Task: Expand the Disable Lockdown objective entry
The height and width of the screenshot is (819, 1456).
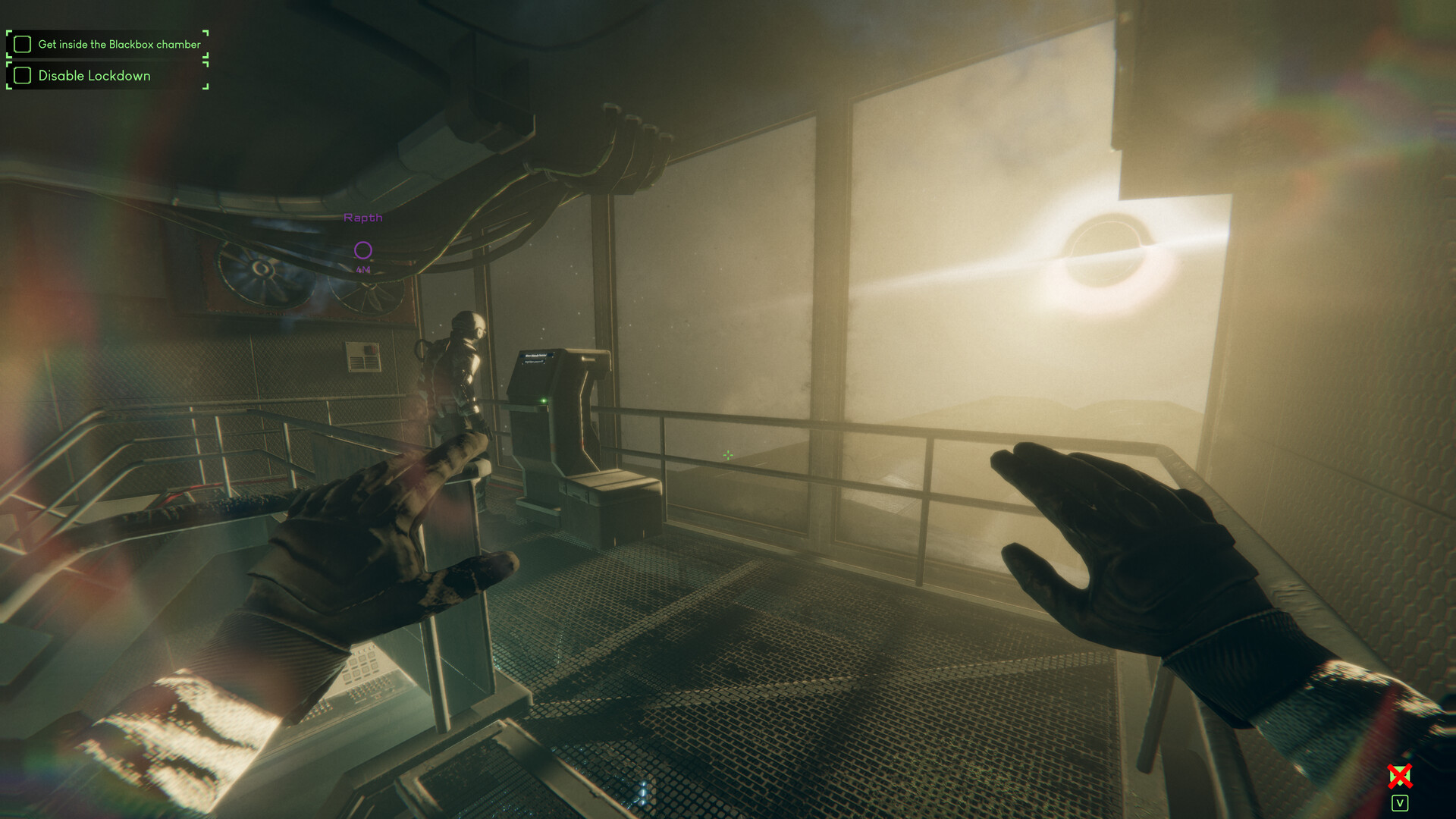Action: click(x=94, y=76)
